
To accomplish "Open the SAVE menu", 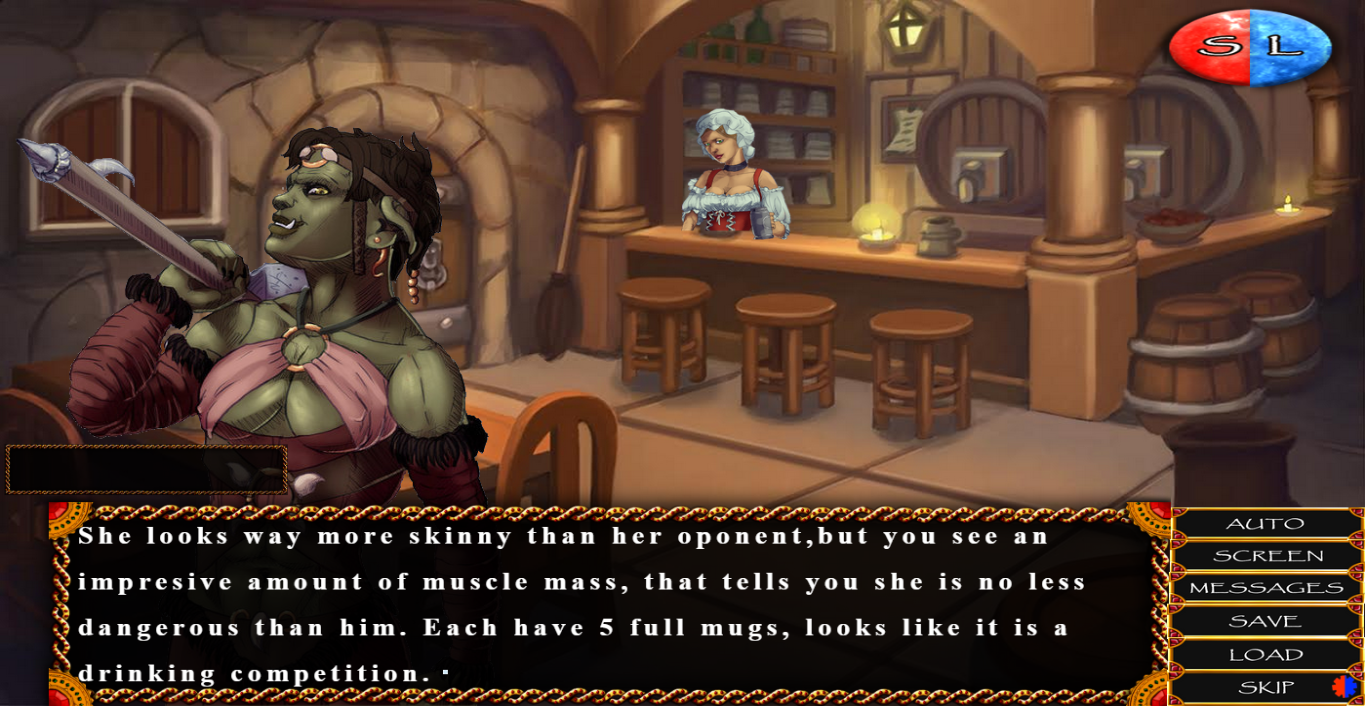I will click(x=1265, y=621).
